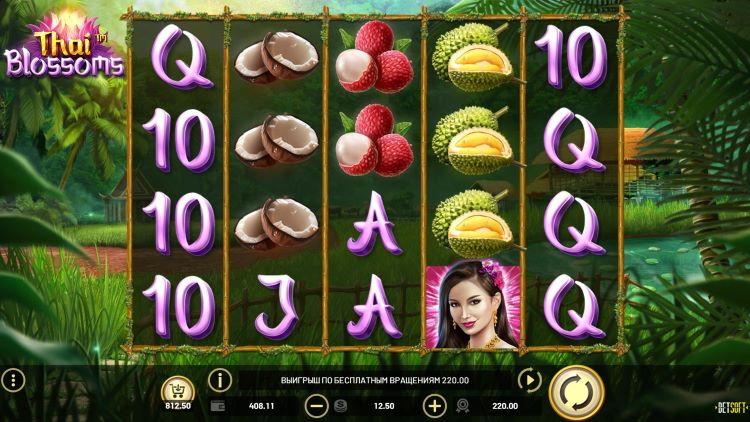The height and width of the screenshot is (422, 750).
Task: Show the paytable info screen
Action: pyautogui.click(x=220, y=380)
